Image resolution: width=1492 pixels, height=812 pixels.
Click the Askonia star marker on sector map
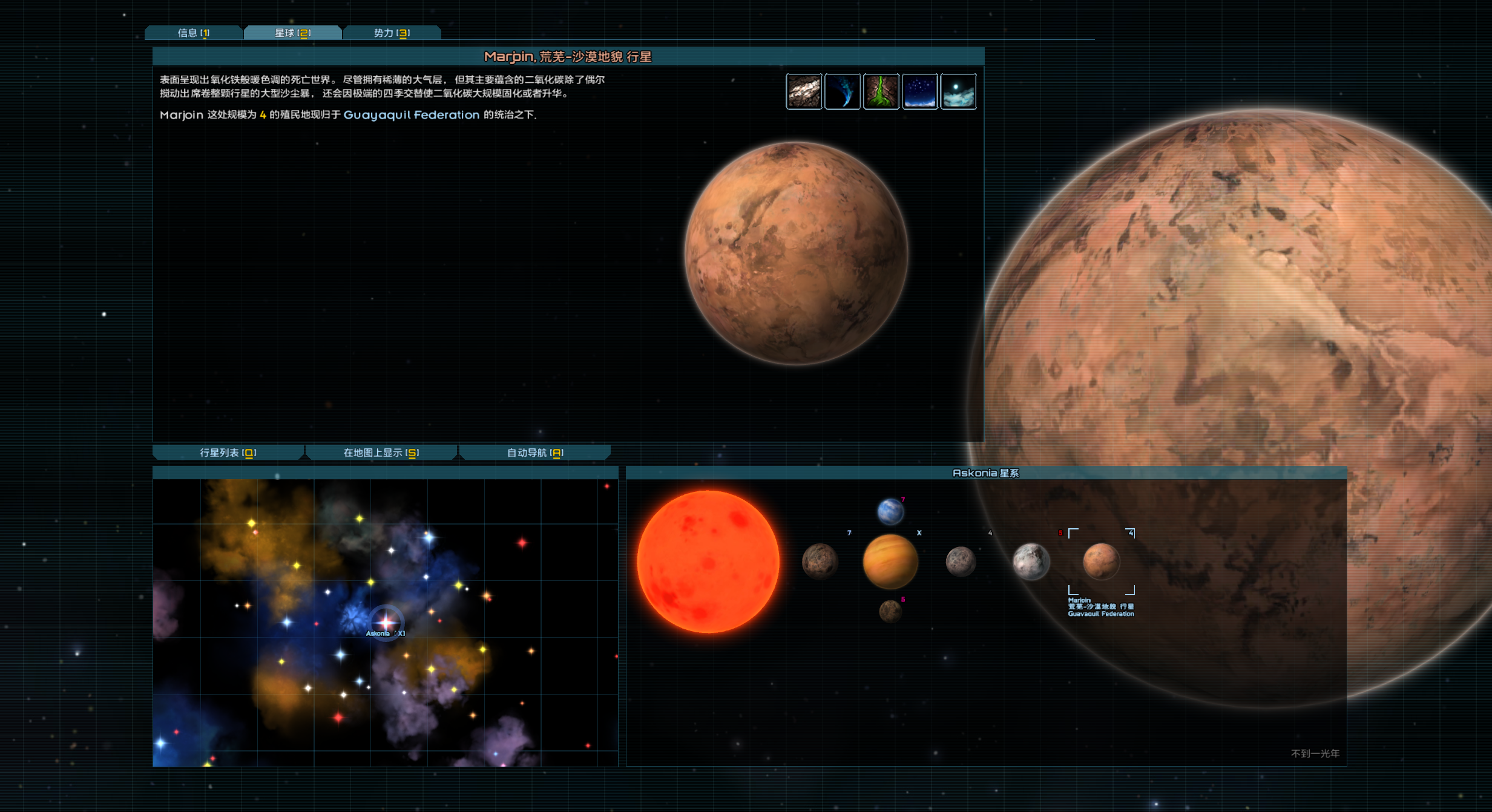386,621
